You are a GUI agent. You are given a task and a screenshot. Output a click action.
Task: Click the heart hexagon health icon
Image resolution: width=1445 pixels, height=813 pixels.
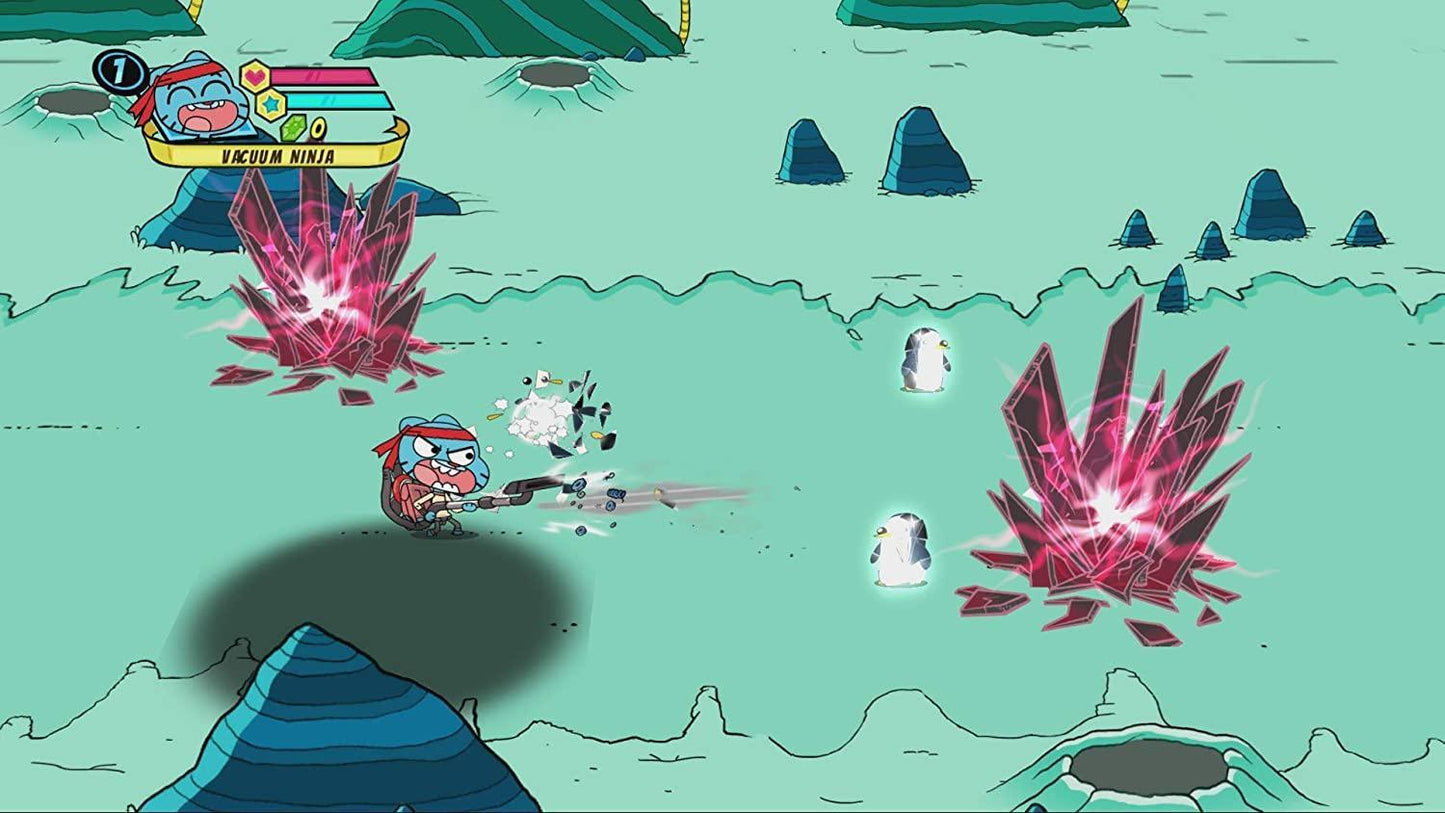255,76
